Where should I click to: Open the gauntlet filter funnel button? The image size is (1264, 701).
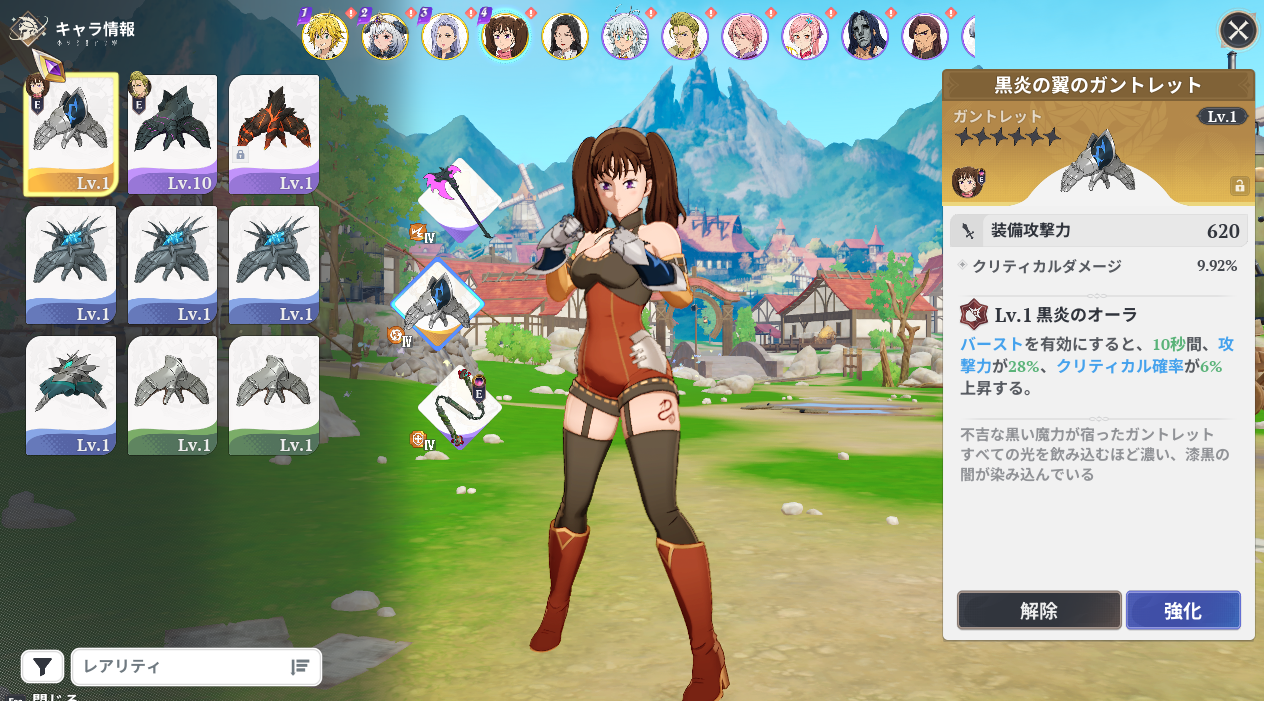click(x=42, y=667)
